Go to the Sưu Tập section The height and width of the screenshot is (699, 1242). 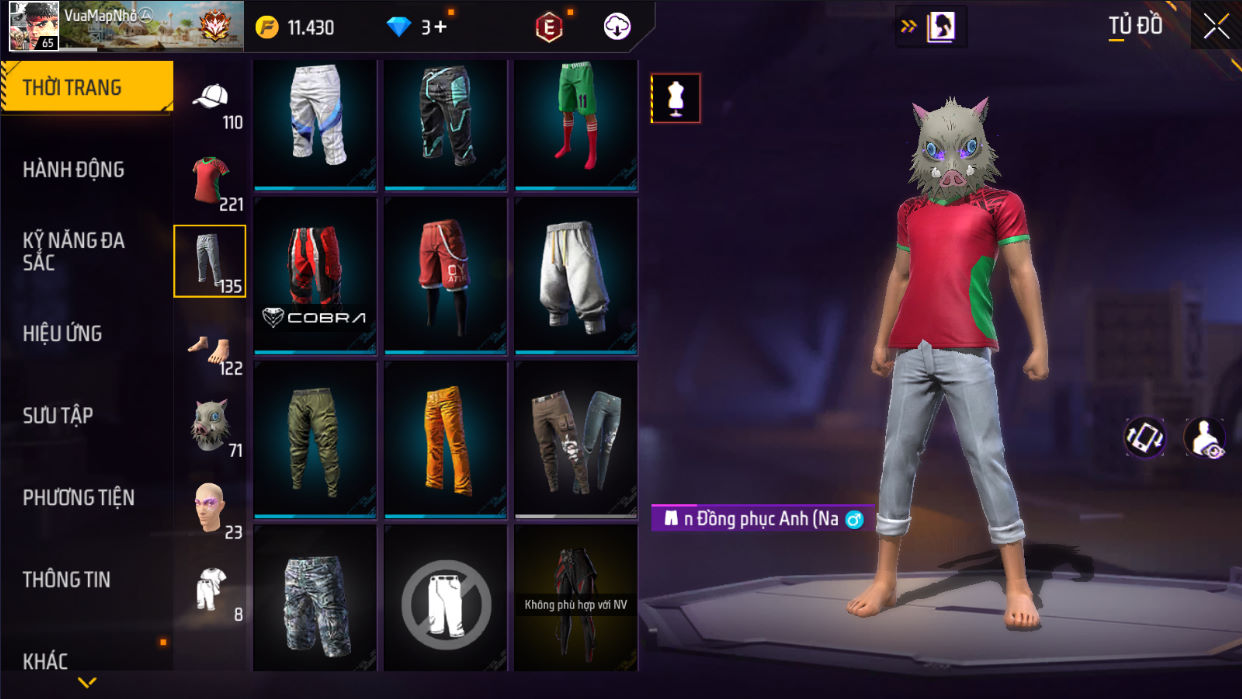point(58,416)
